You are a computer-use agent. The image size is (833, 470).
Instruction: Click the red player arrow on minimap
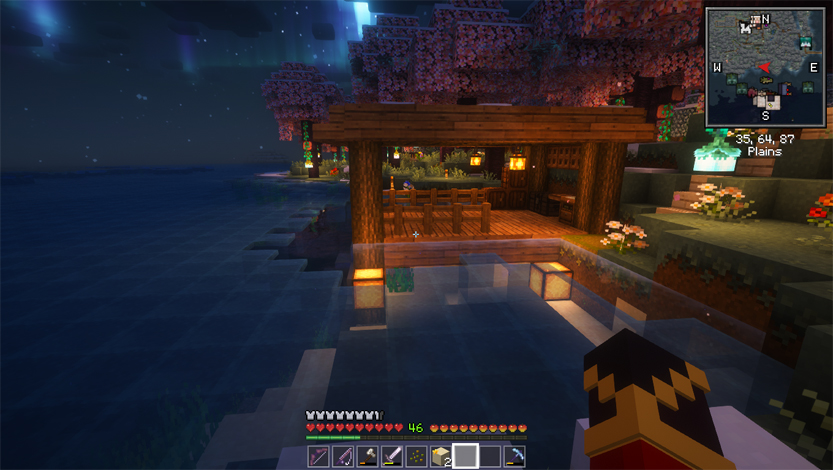765,68
